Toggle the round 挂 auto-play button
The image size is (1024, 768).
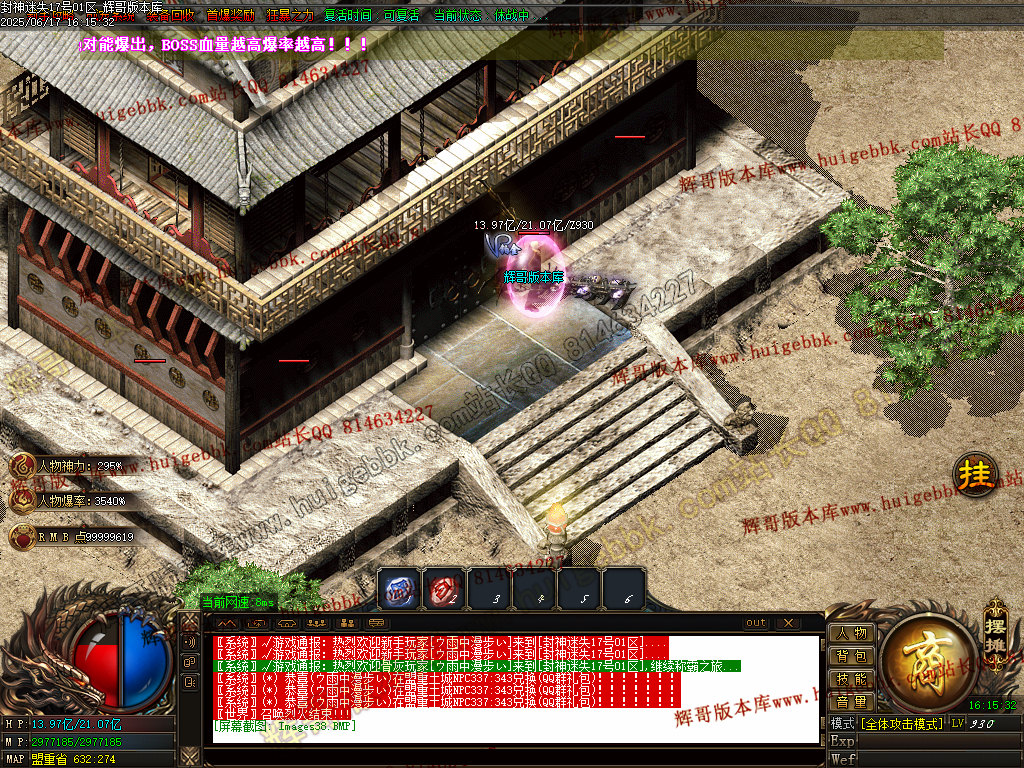973,476
